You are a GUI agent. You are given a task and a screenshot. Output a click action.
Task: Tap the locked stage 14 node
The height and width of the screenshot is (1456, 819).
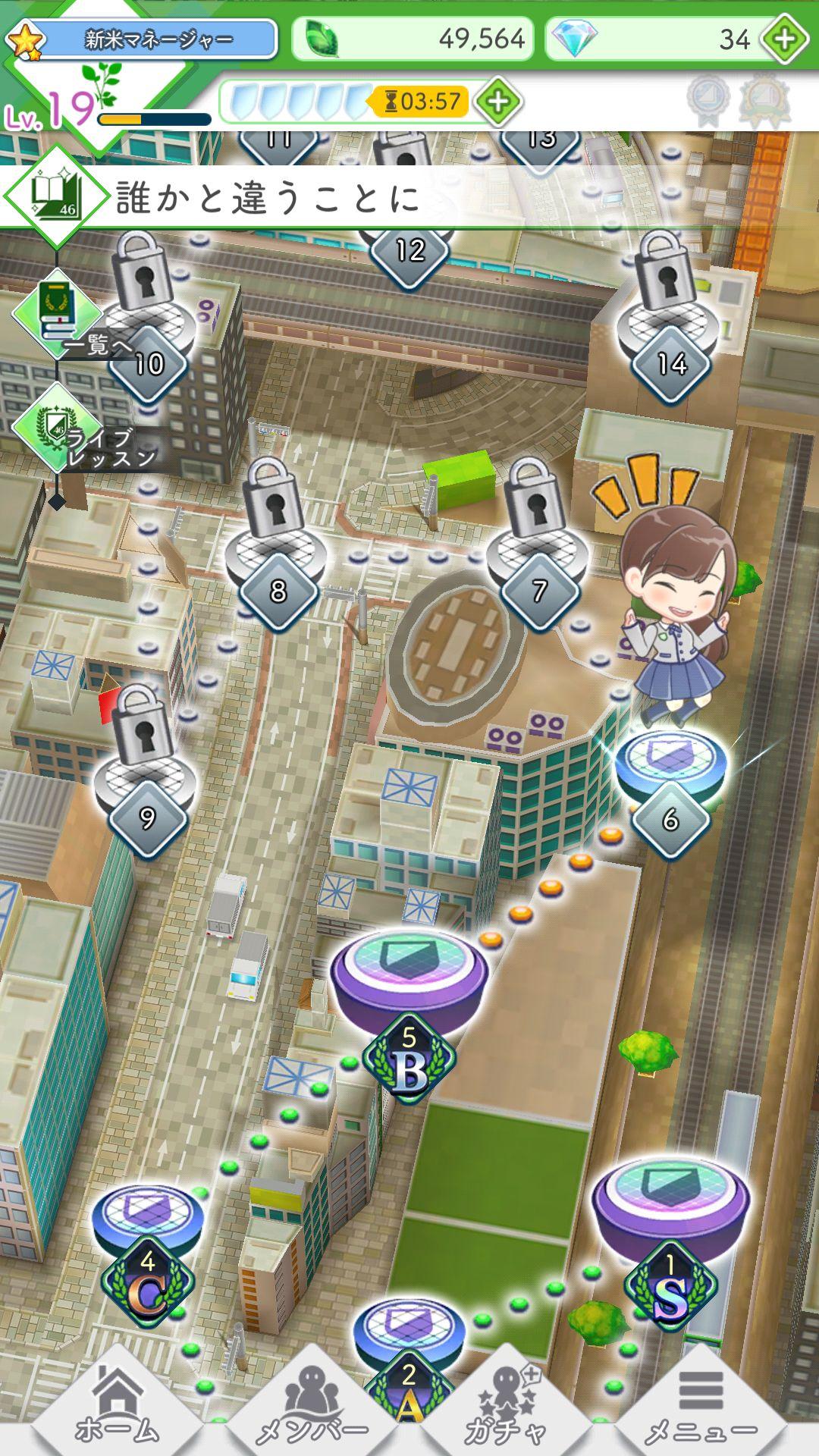pos(670,326)
